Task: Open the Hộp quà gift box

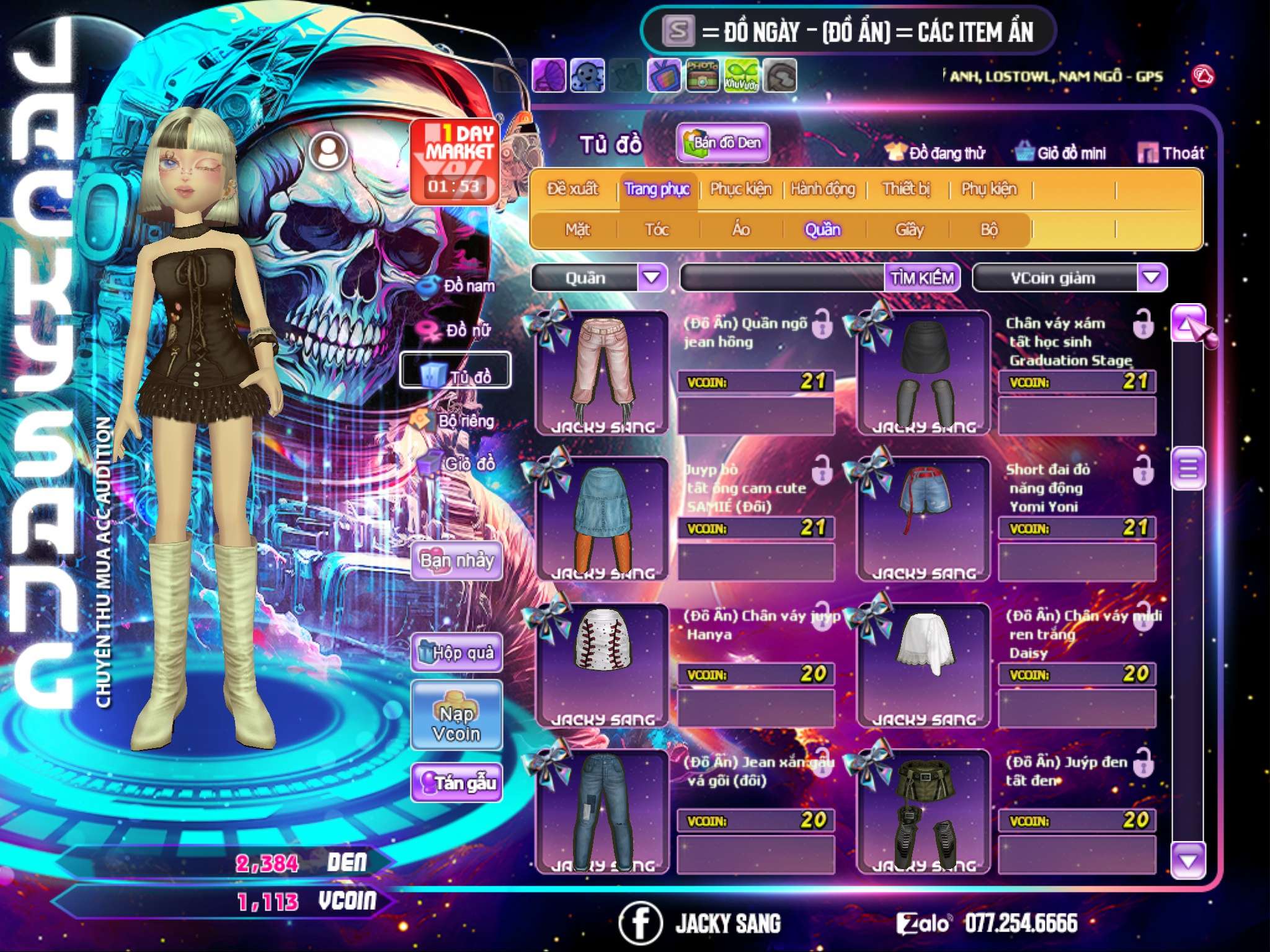Action: (456, 653)
